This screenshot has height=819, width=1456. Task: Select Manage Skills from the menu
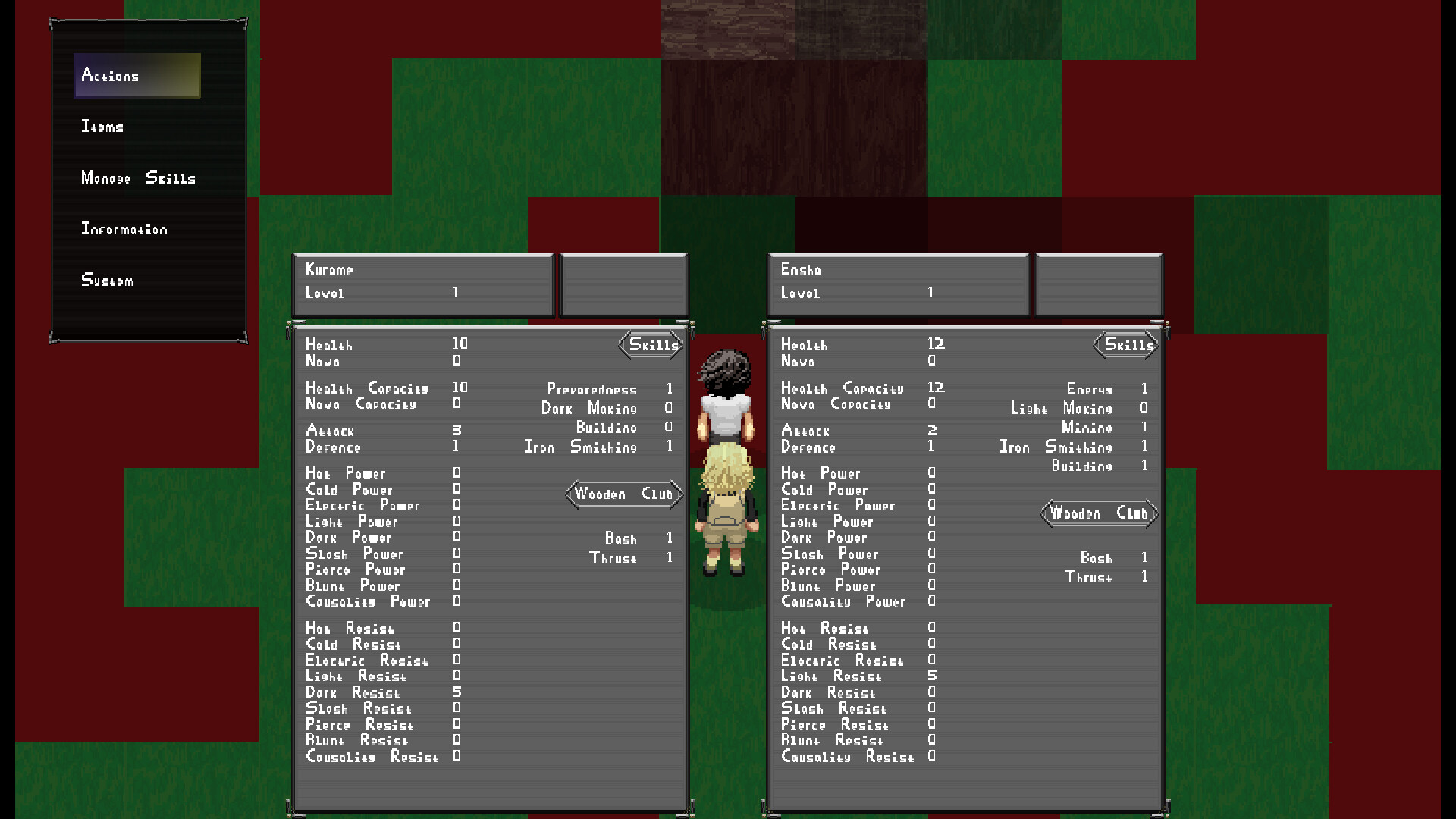tap(136, 178)
